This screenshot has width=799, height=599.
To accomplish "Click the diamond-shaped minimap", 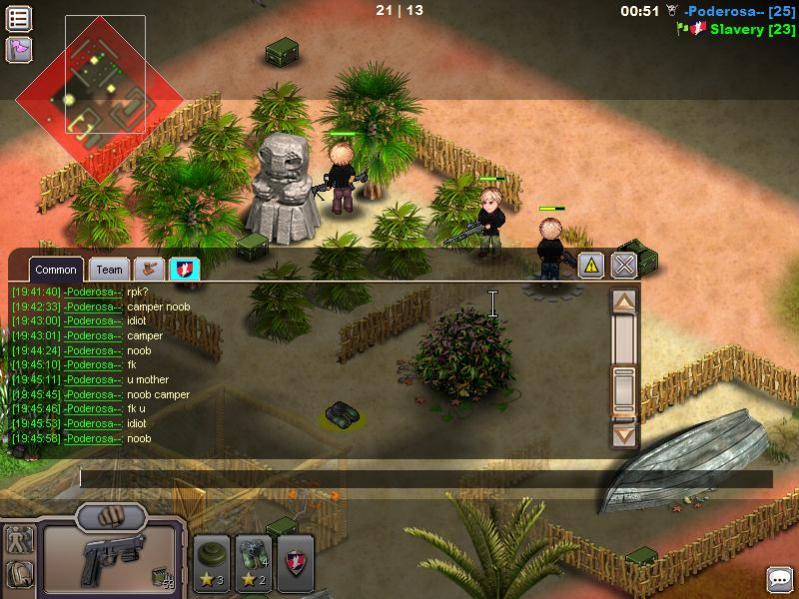I will [98, 98].
